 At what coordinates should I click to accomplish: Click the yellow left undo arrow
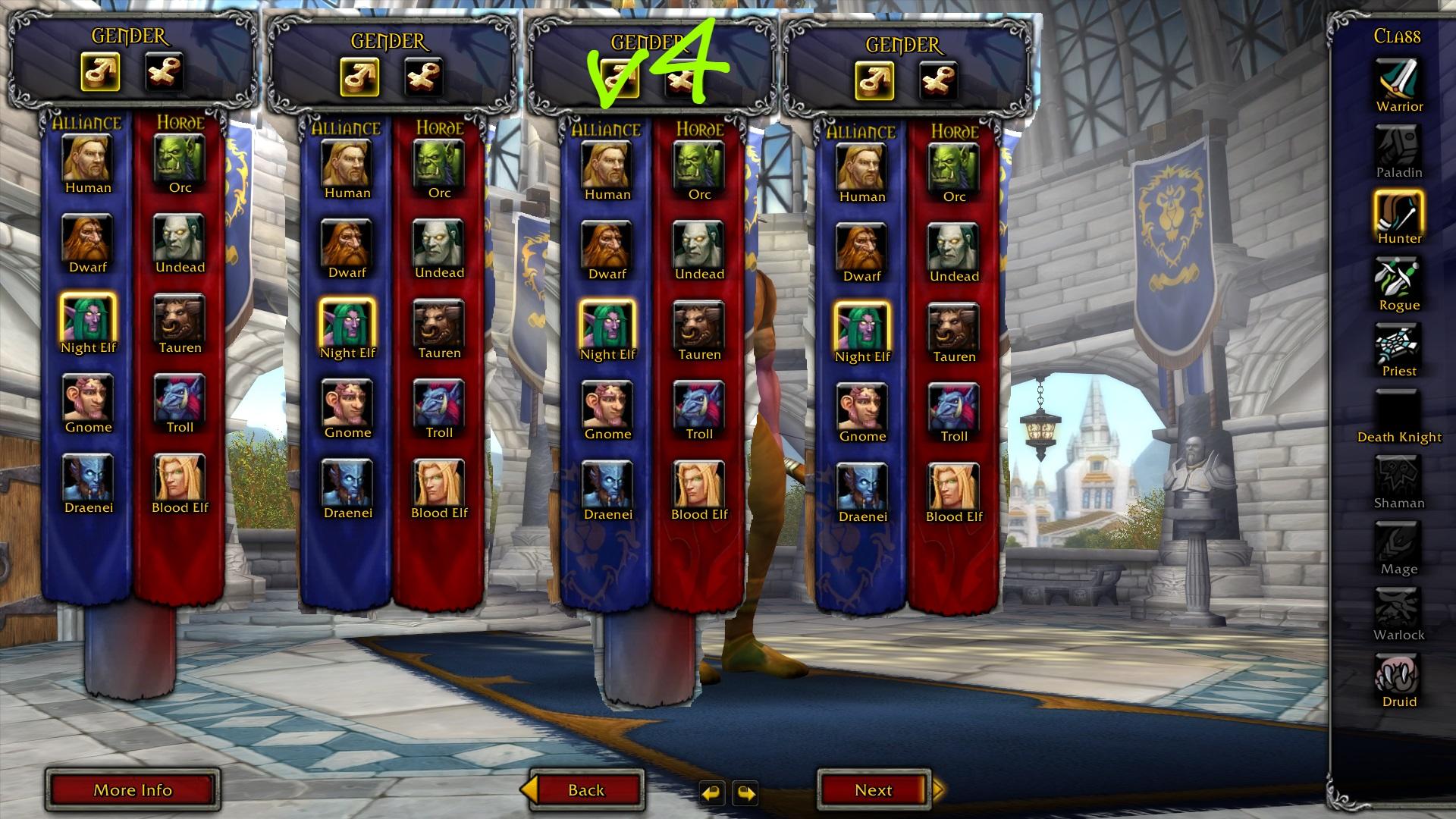point(714,792)
